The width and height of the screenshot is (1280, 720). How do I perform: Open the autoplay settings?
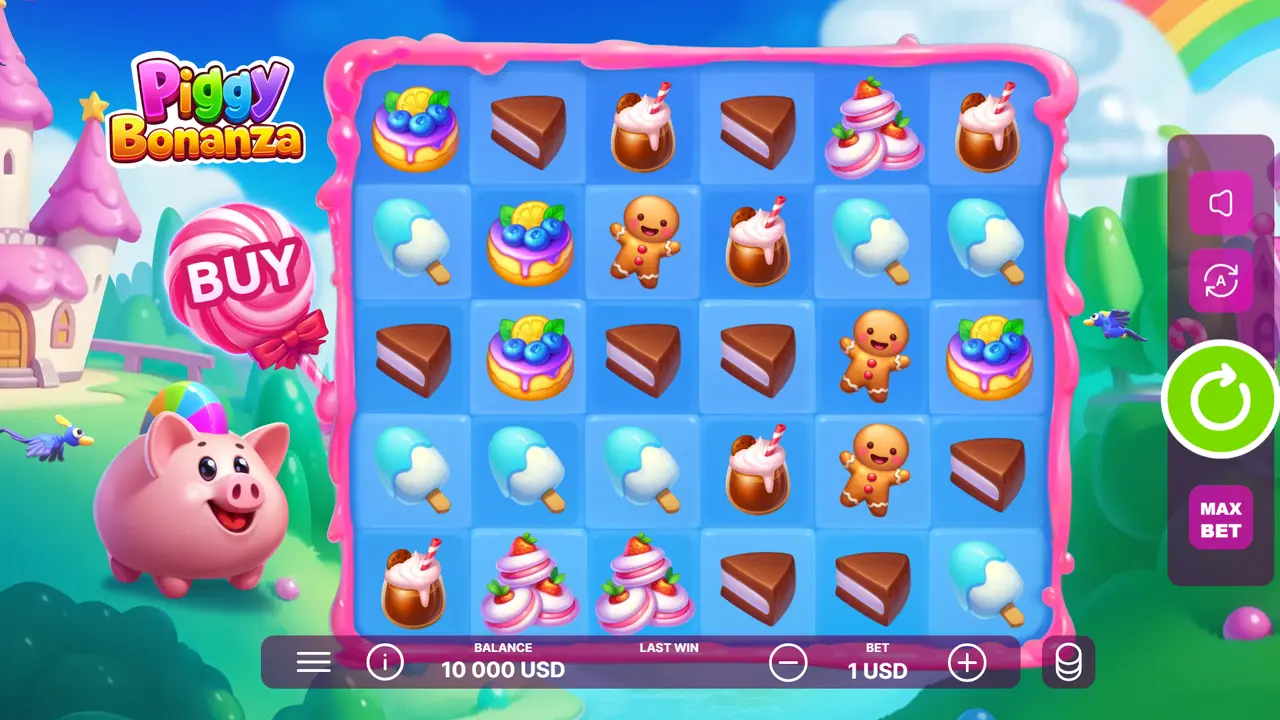pyautogui.click(x=1220, y=281)
